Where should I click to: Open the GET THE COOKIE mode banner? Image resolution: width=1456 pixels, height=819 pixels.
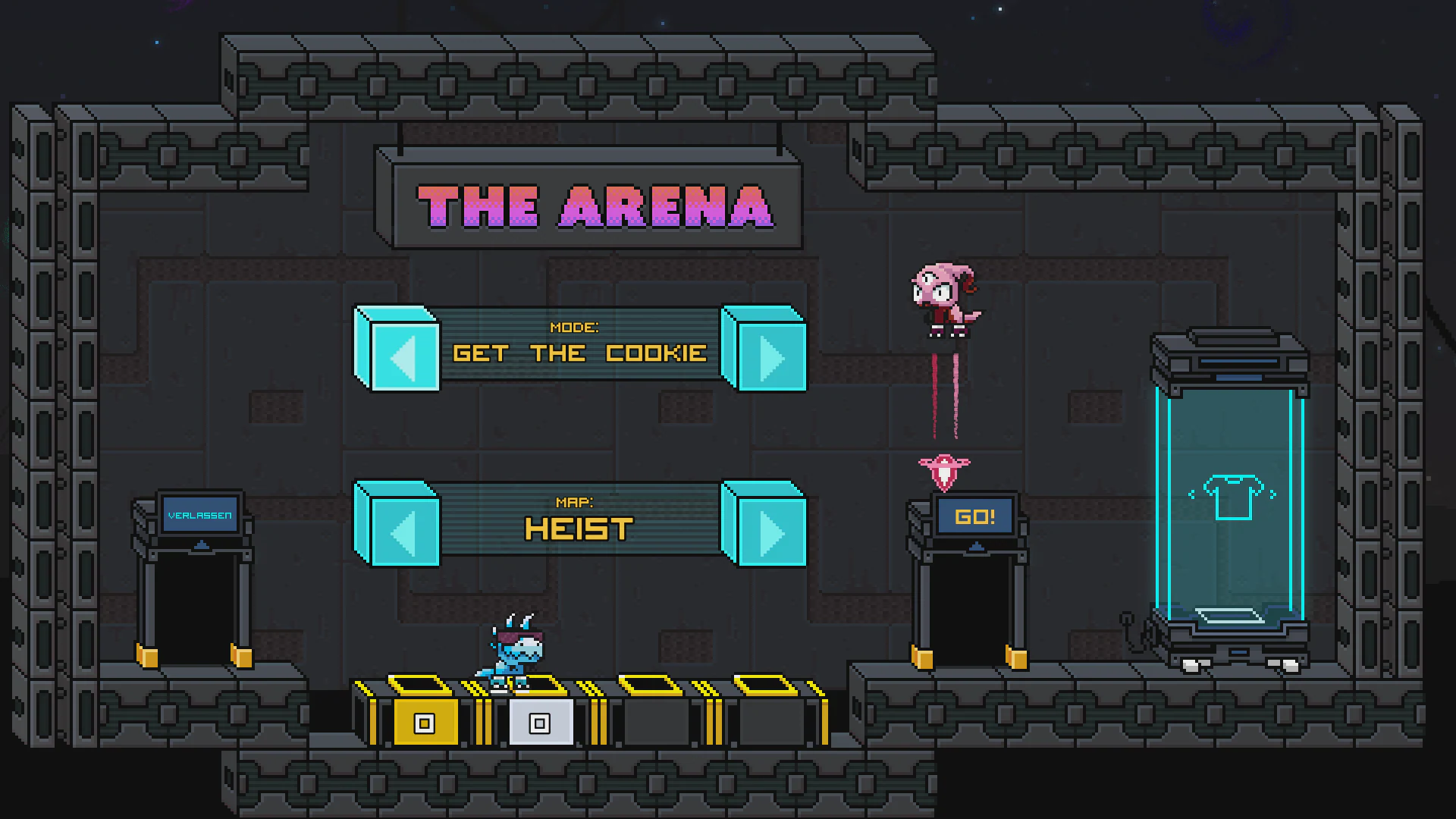580,351
